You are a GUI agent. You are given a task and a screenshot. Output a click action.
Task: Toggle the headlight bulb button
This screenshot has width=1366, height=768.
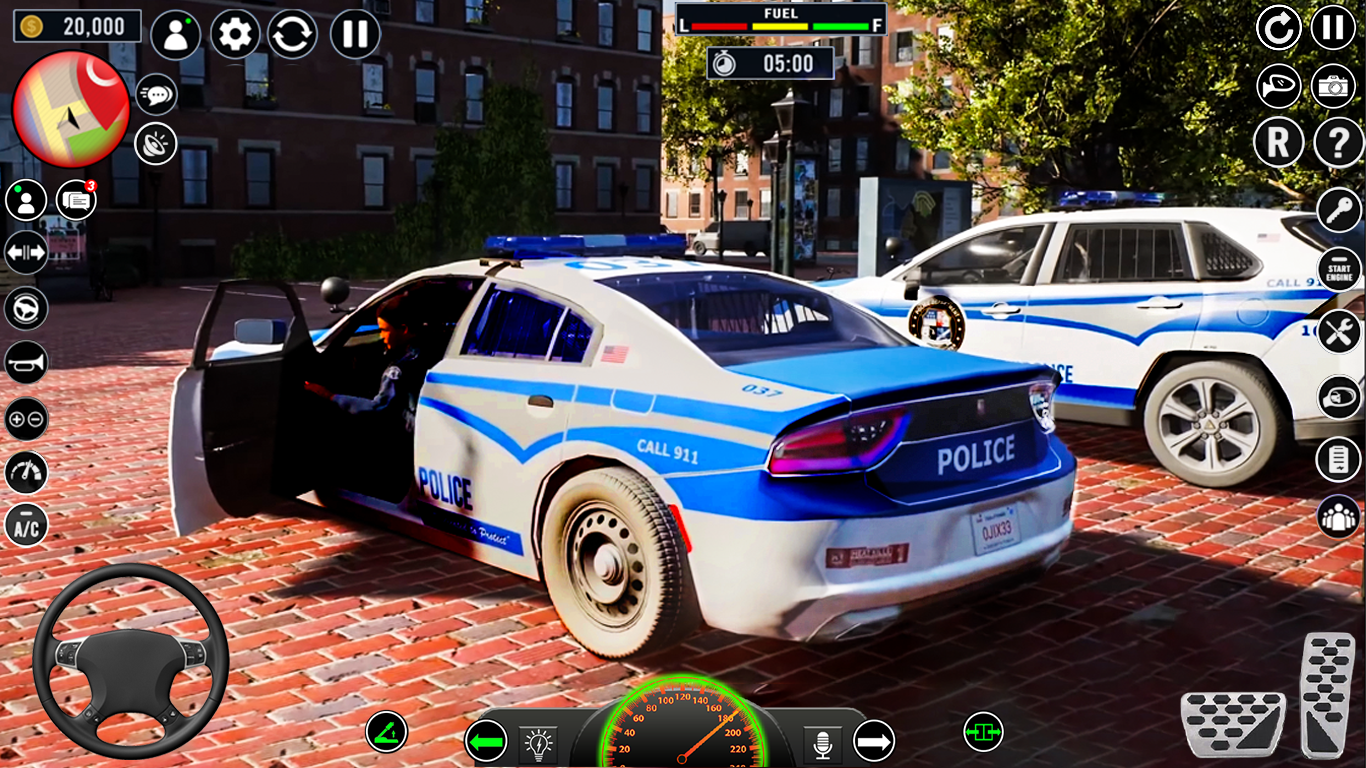(538, 744)
